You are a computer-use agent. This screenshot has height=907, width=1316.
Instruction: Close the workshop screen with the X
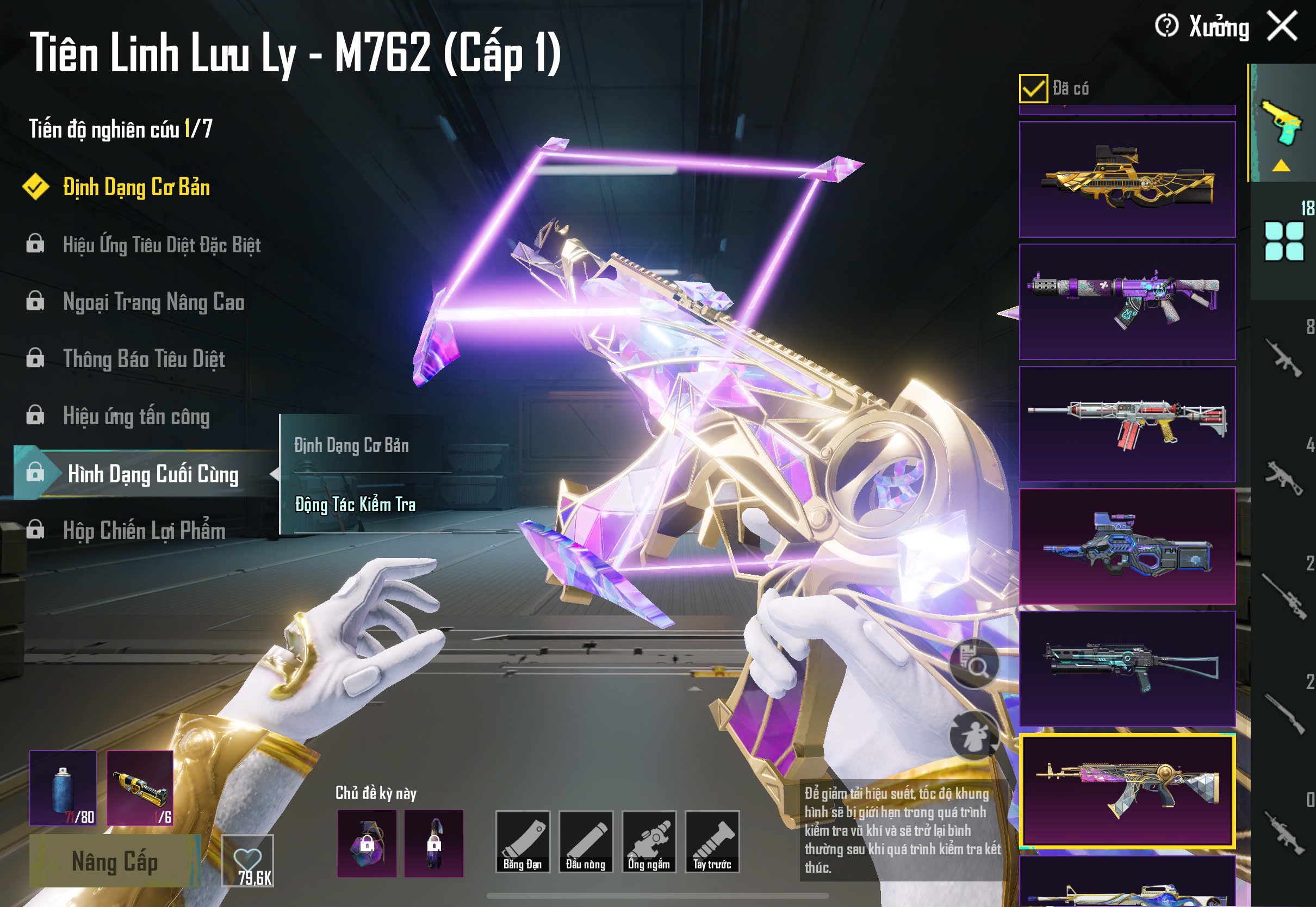pos(1282,26)
